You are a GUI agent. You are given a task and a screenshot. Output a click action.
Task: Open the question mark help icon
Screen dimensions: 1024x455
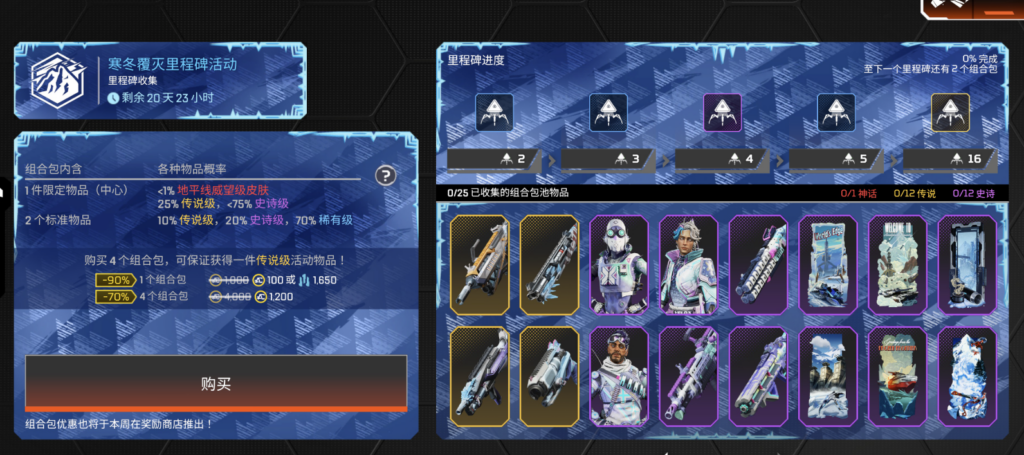point(385,176)
